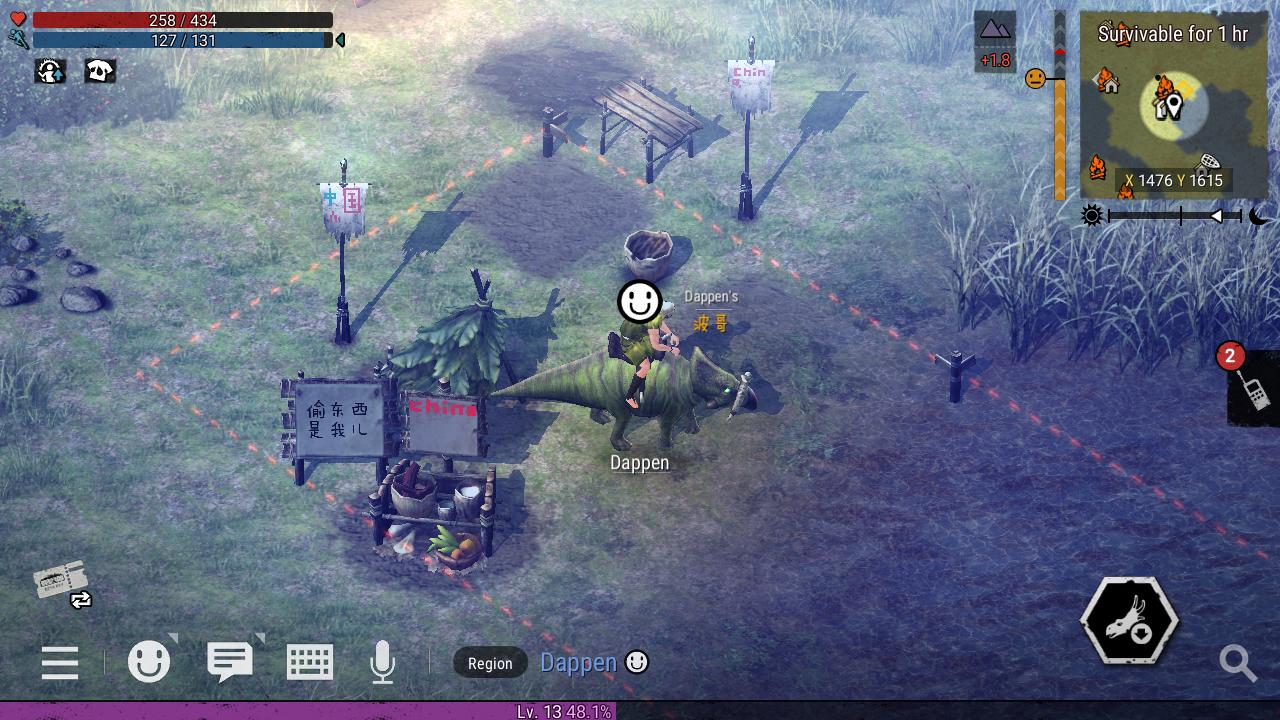Change the Region chat channel

click(490, 663)
